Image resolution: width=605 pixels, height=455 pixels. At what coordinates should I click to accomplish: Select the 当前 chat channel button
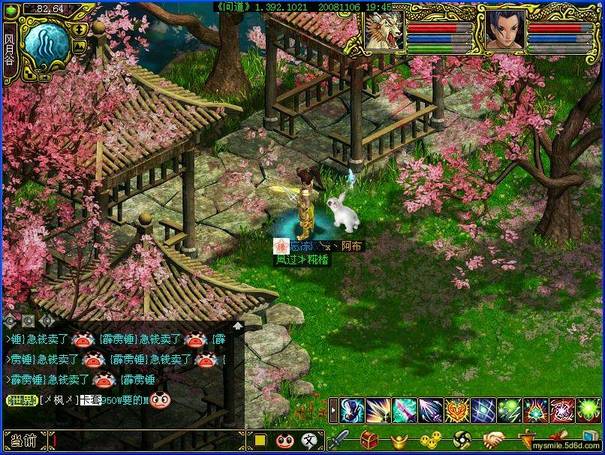coord(22,440)
